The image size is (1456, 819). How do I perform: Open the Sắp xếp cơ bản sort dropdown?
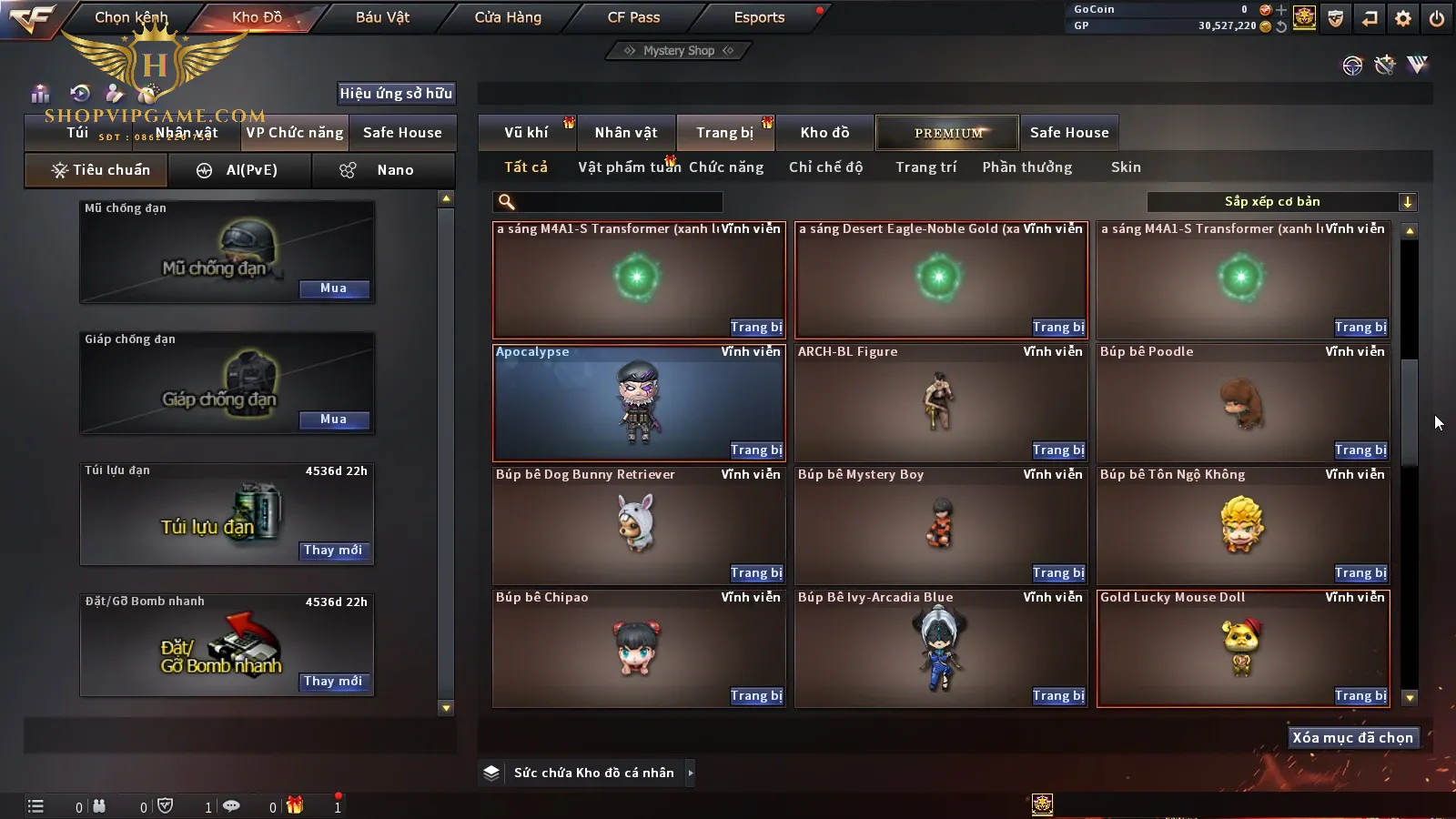pyautogui.click(x=1281, y=202)
